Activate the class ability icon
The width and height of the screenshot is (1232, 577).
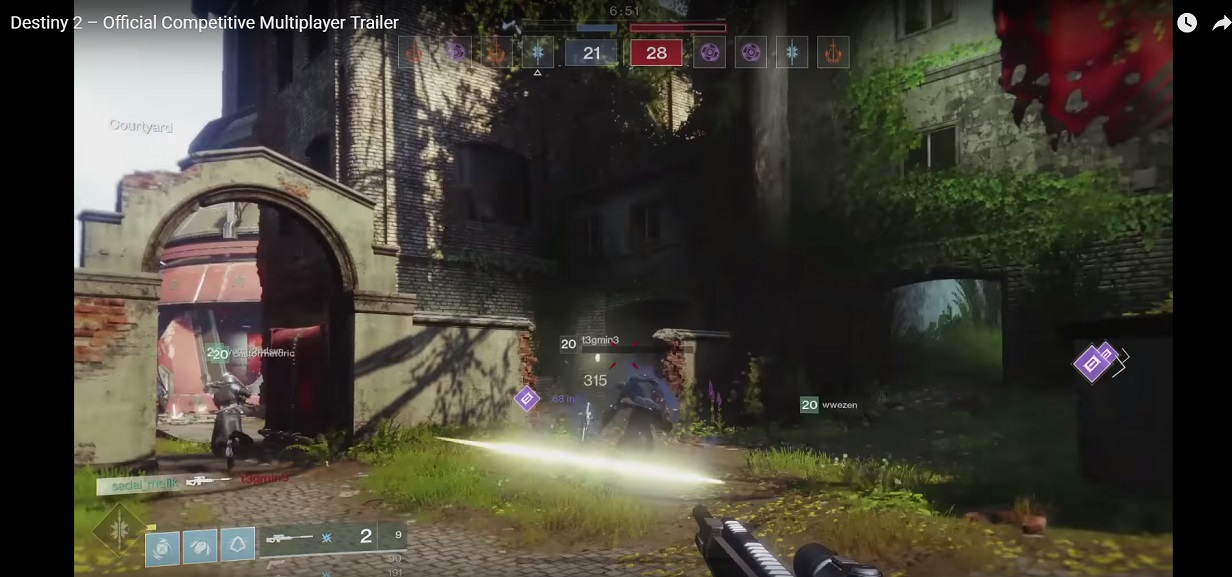[x=238, y=545]
